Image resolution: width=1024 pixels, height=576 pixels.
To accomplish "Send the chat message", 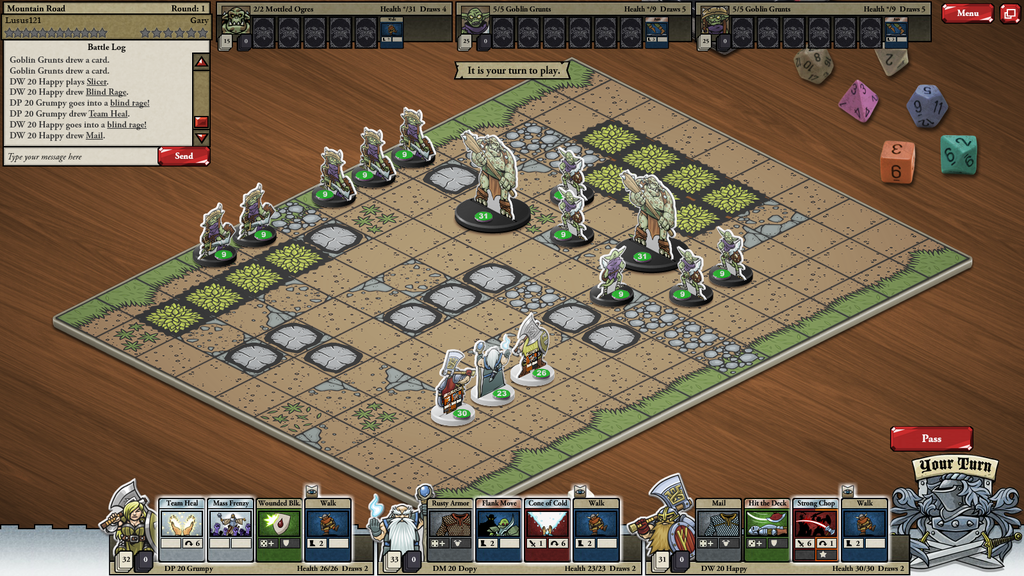I will click(x=183, y=156).
